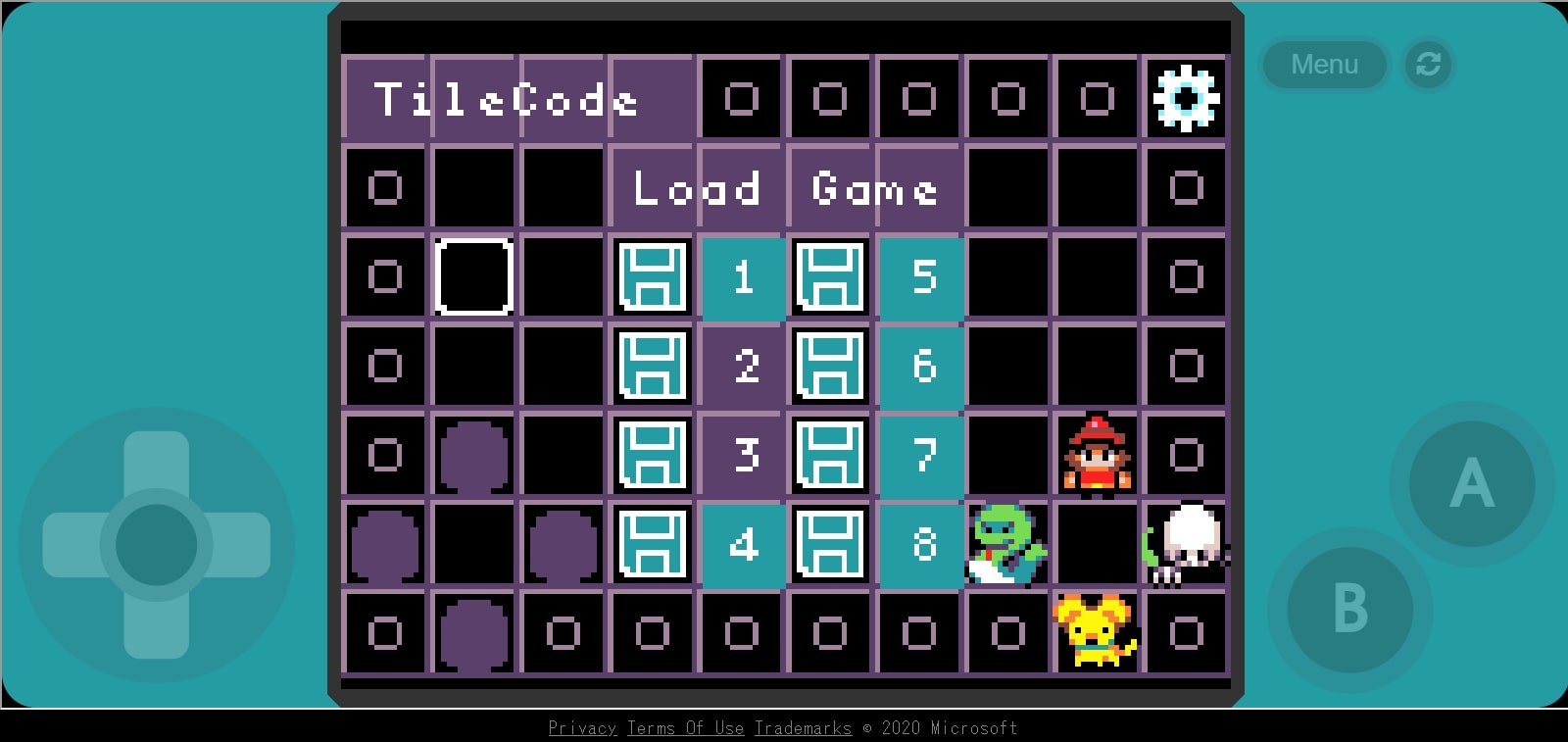Click the refresh icon near Menu
Viewport: 1568px width, 742px height.
[x=1428, y=65]
